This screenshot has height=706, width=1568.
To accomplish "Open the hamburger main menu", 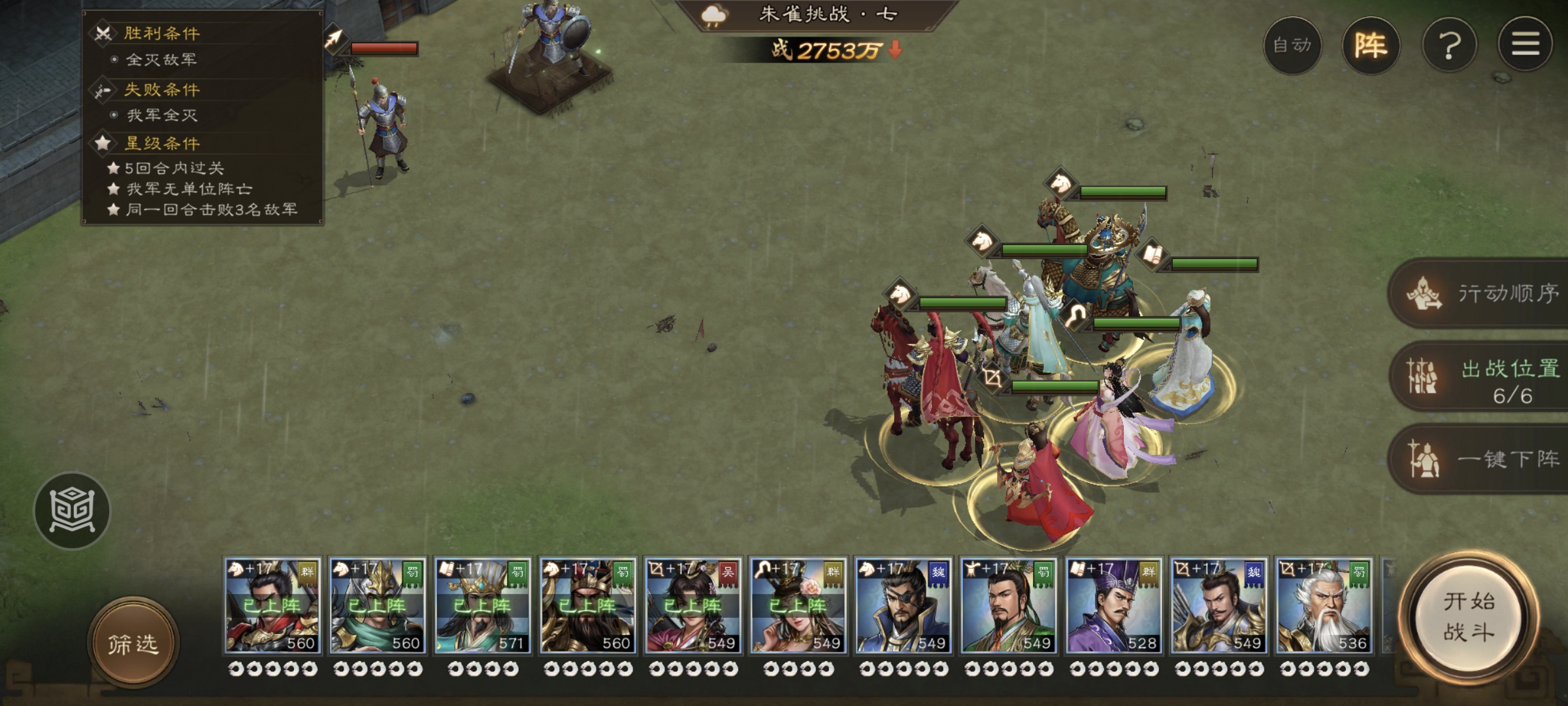I will 1525,44.
